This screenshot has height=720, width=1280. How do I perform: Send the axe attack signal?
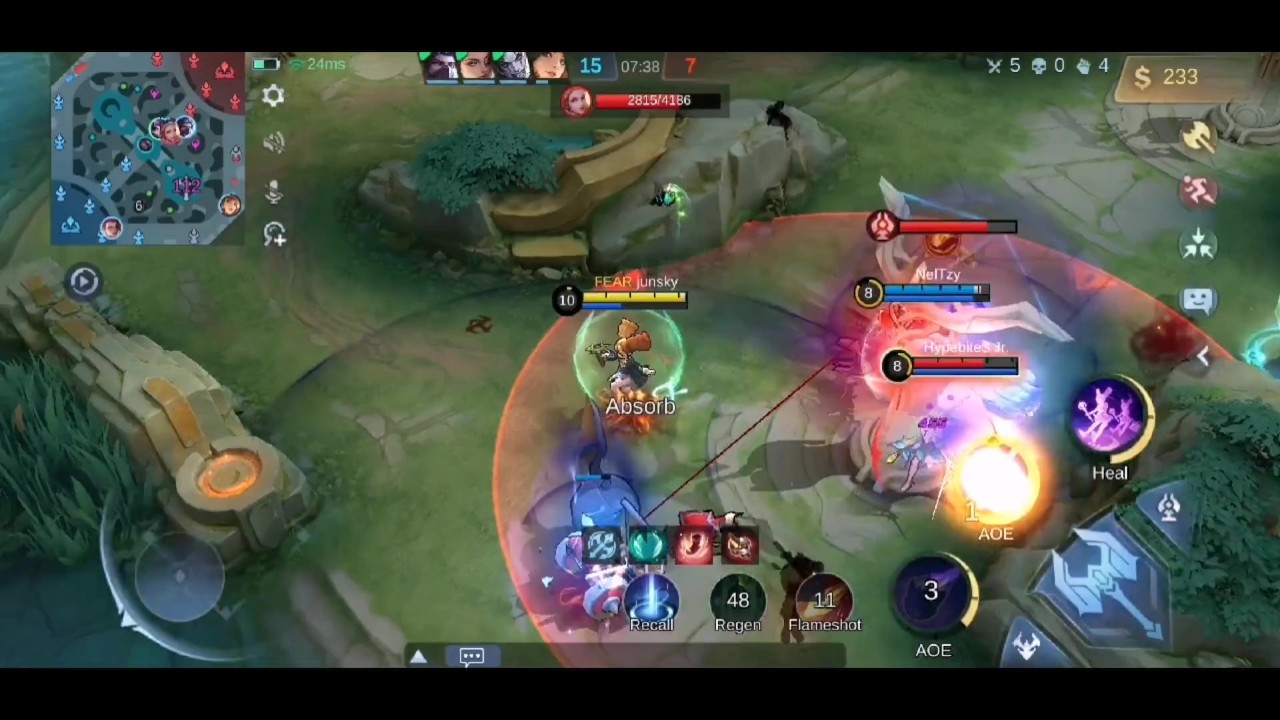click(x=1198, y=138)
